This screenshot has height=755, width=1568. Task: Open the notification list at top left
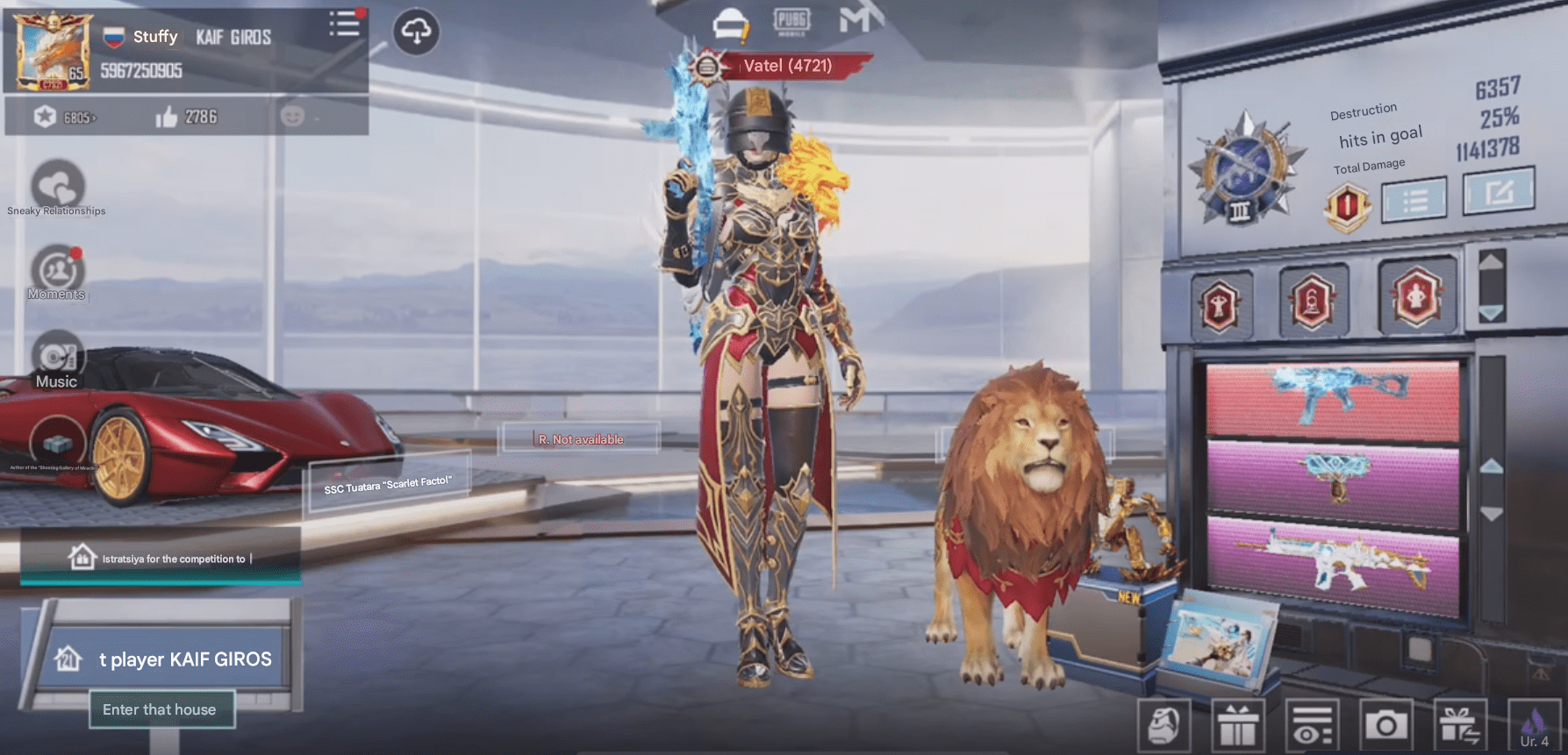345,25
